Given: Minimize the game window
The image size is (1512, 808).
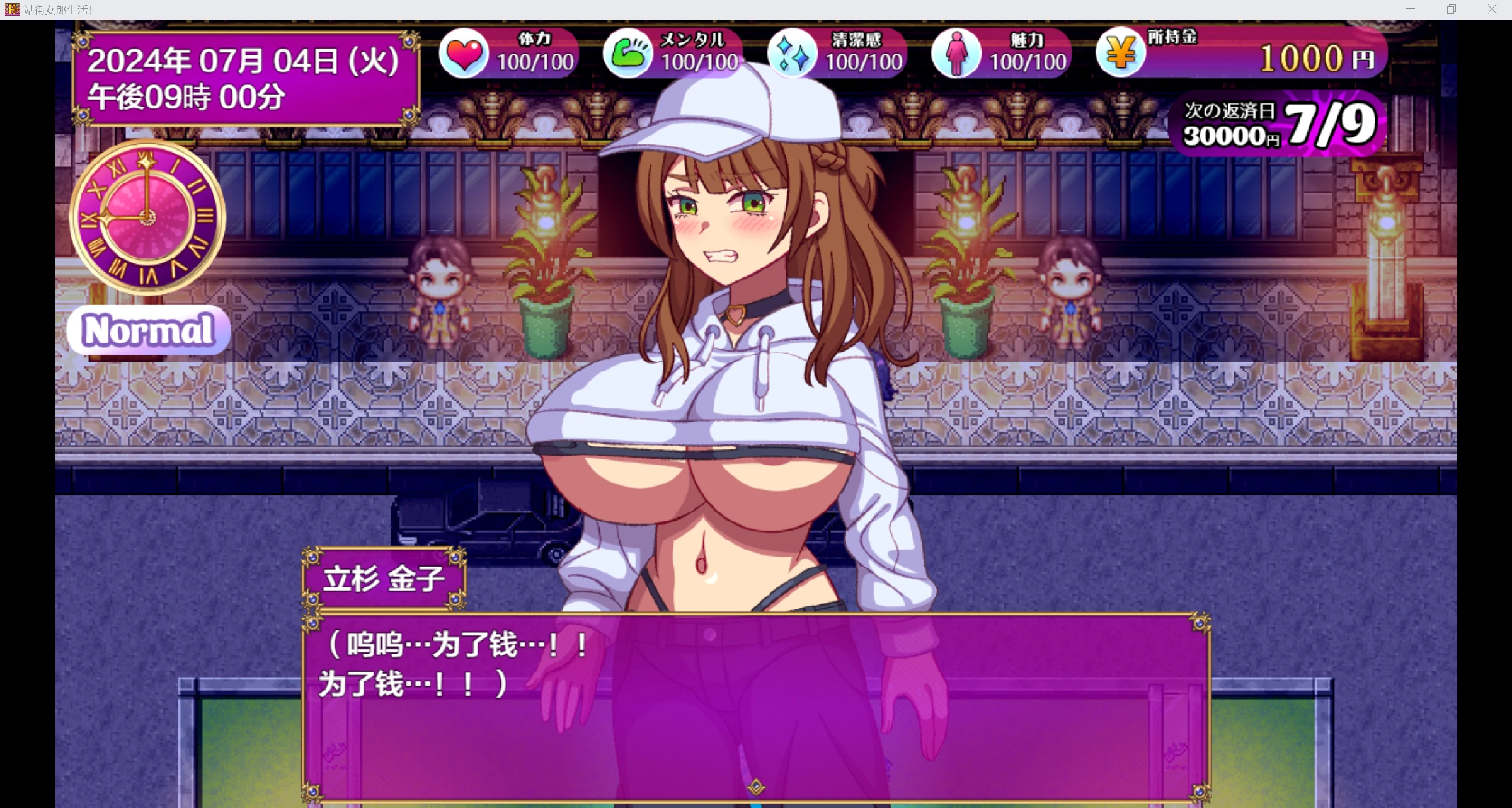Looking at the screenshot, I should pos(1411,9).
